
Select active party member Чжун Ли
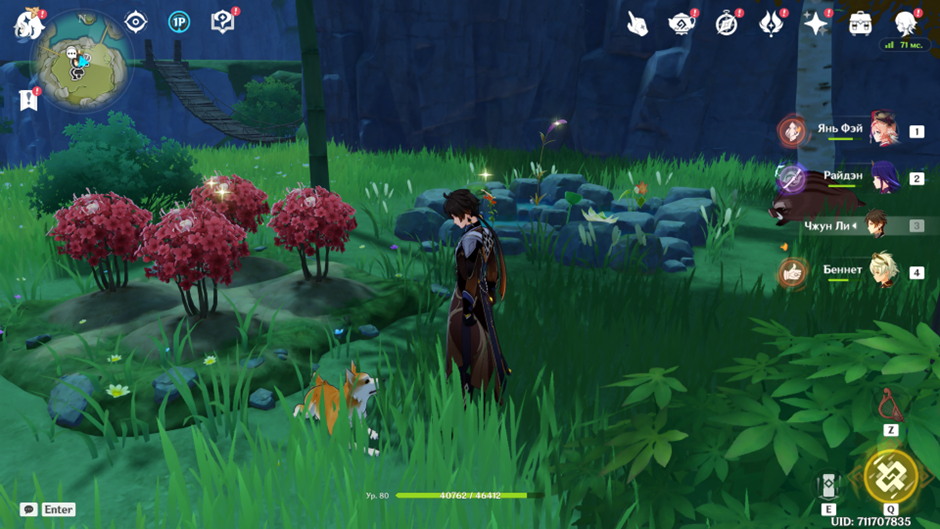[876, 225]
